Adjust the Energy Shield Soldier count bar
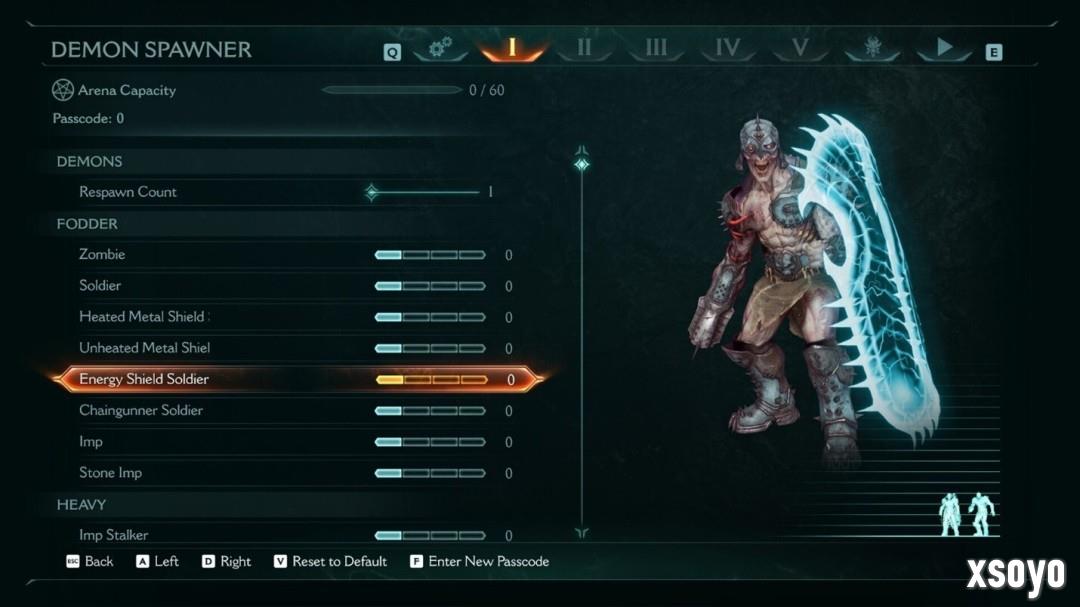The image size is (1080, 607). tap(431, 380)
